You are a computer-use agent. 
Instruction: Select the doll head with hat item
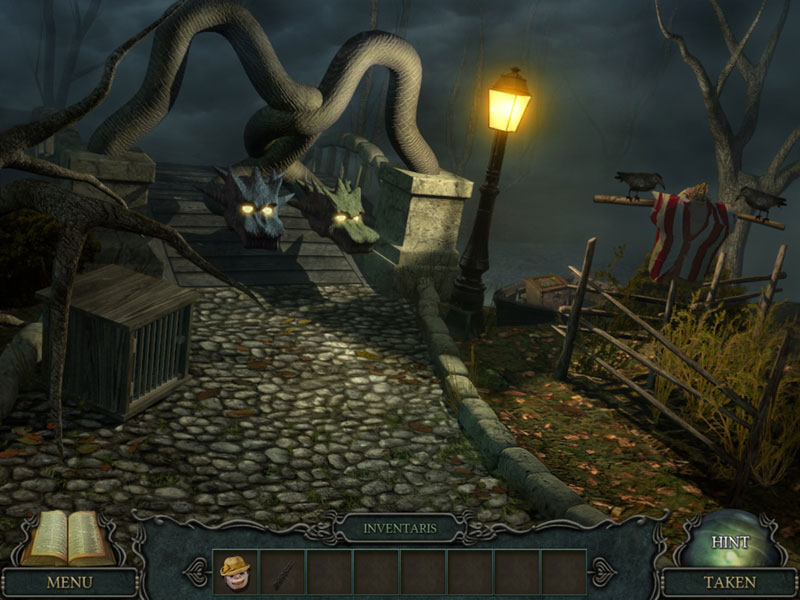click(235, 571)
